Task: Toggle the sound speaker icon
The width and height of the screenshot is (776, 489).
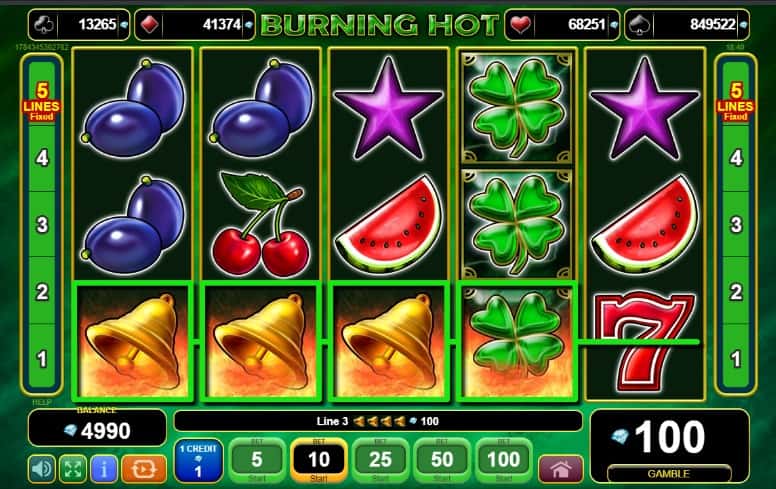Action: click(x=42, y=468)
